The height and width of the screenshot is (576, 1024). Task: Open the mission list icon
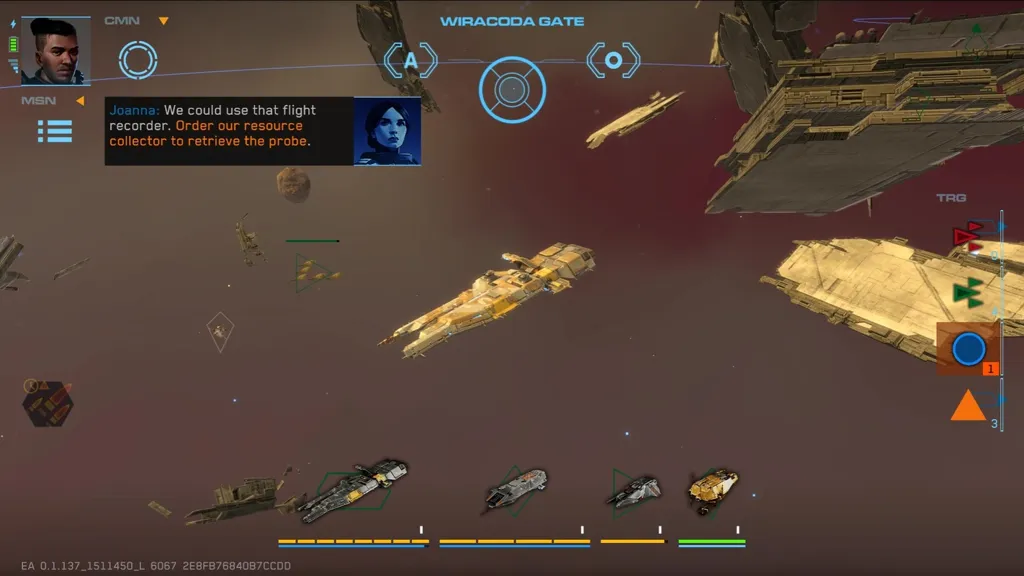click(55, 130)
